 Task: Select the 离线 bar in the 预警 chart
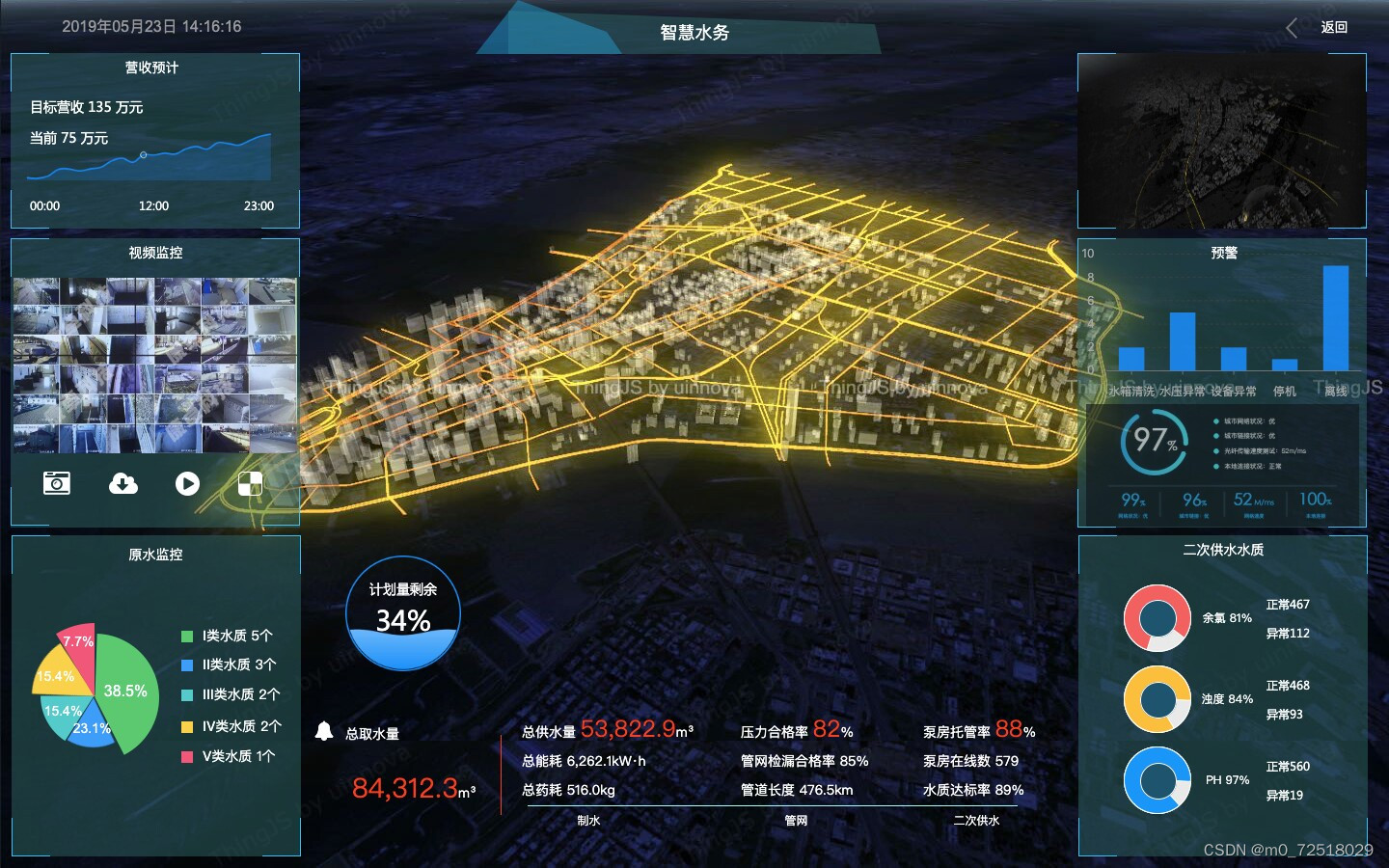(x=1336, y=318)
